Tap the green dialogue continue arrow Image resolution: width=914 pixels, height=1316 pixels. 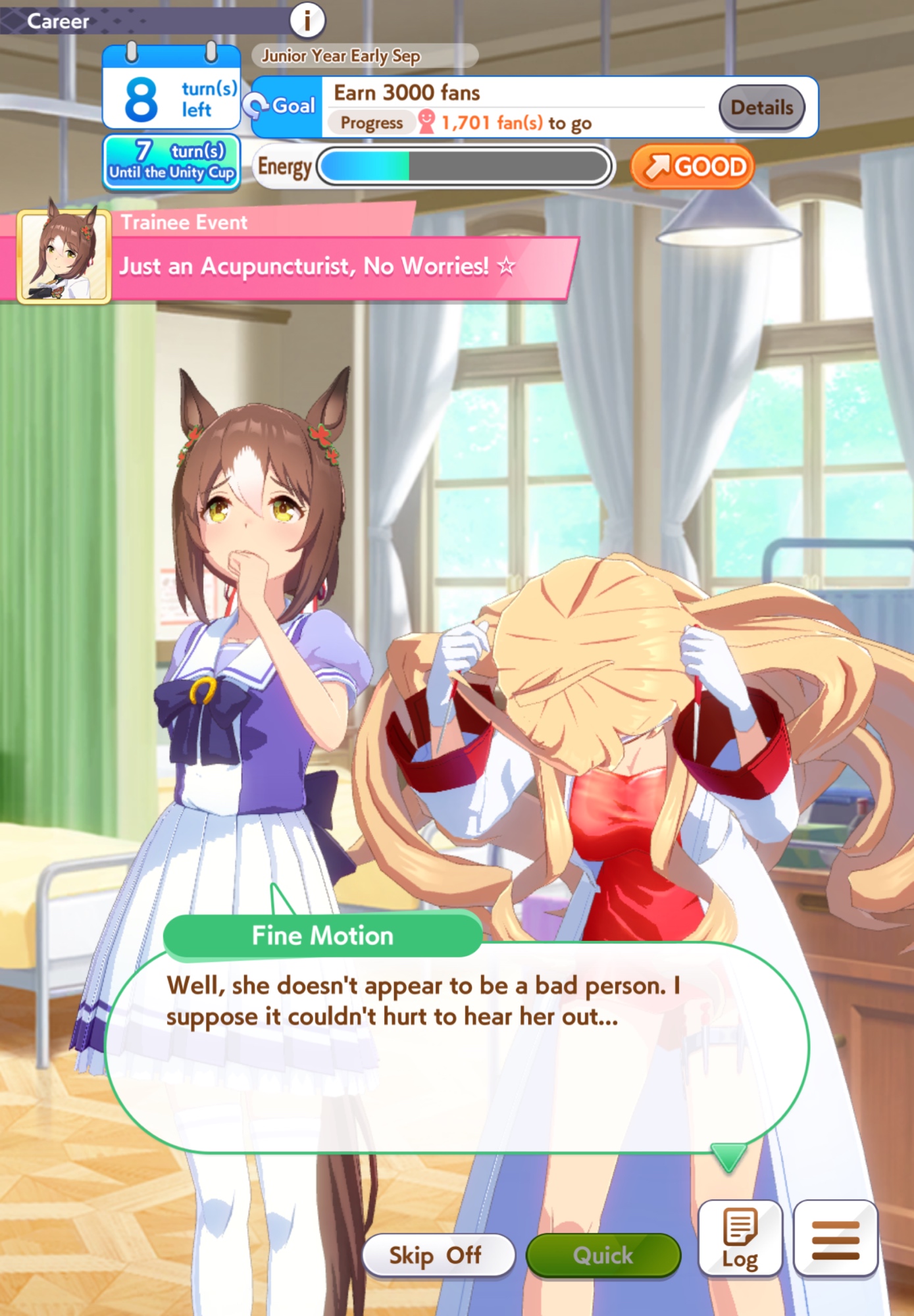tap(728, 1157)
